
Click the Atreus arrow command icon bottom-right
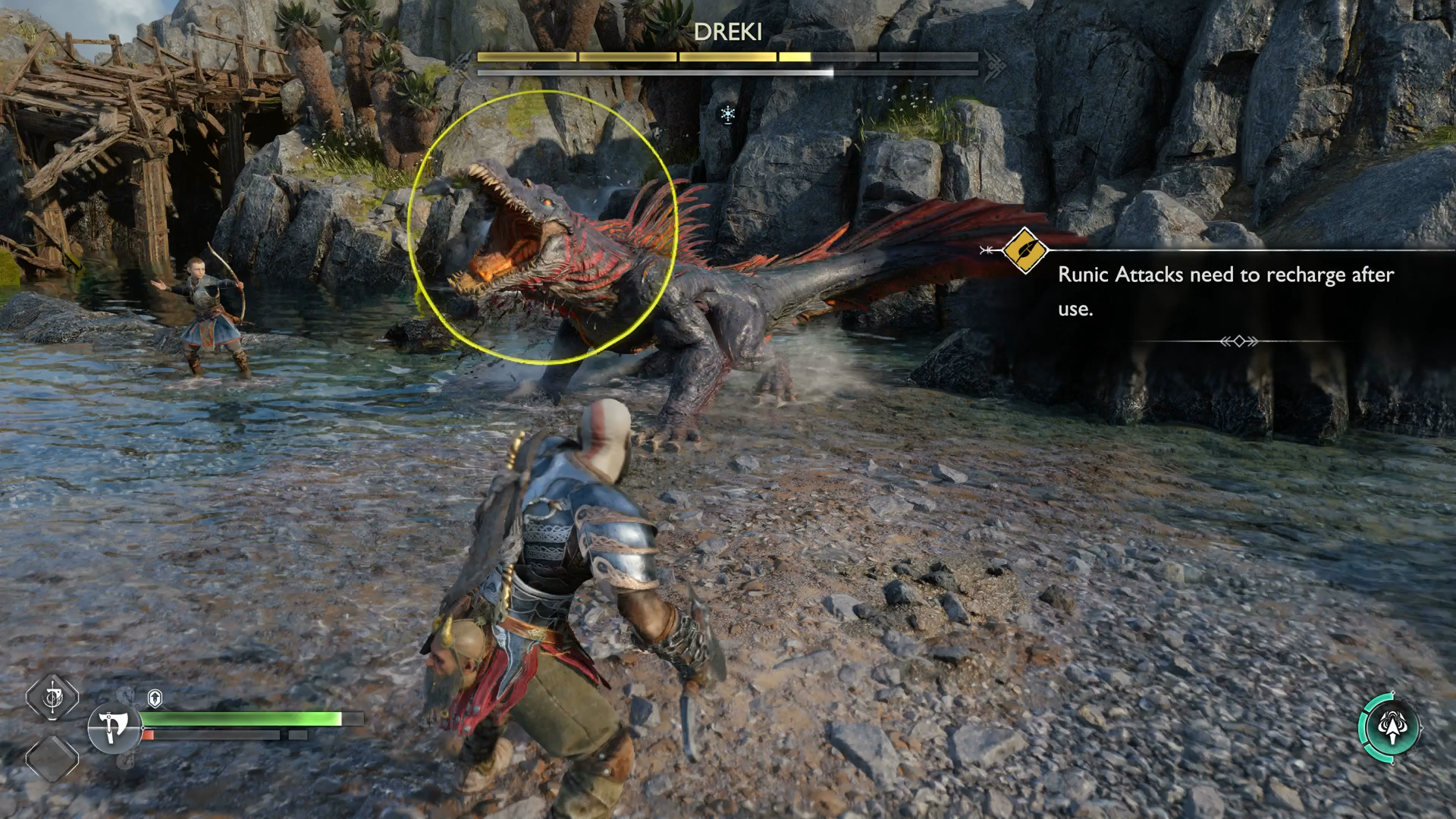pyautogui.click(x=1392, y=728)
